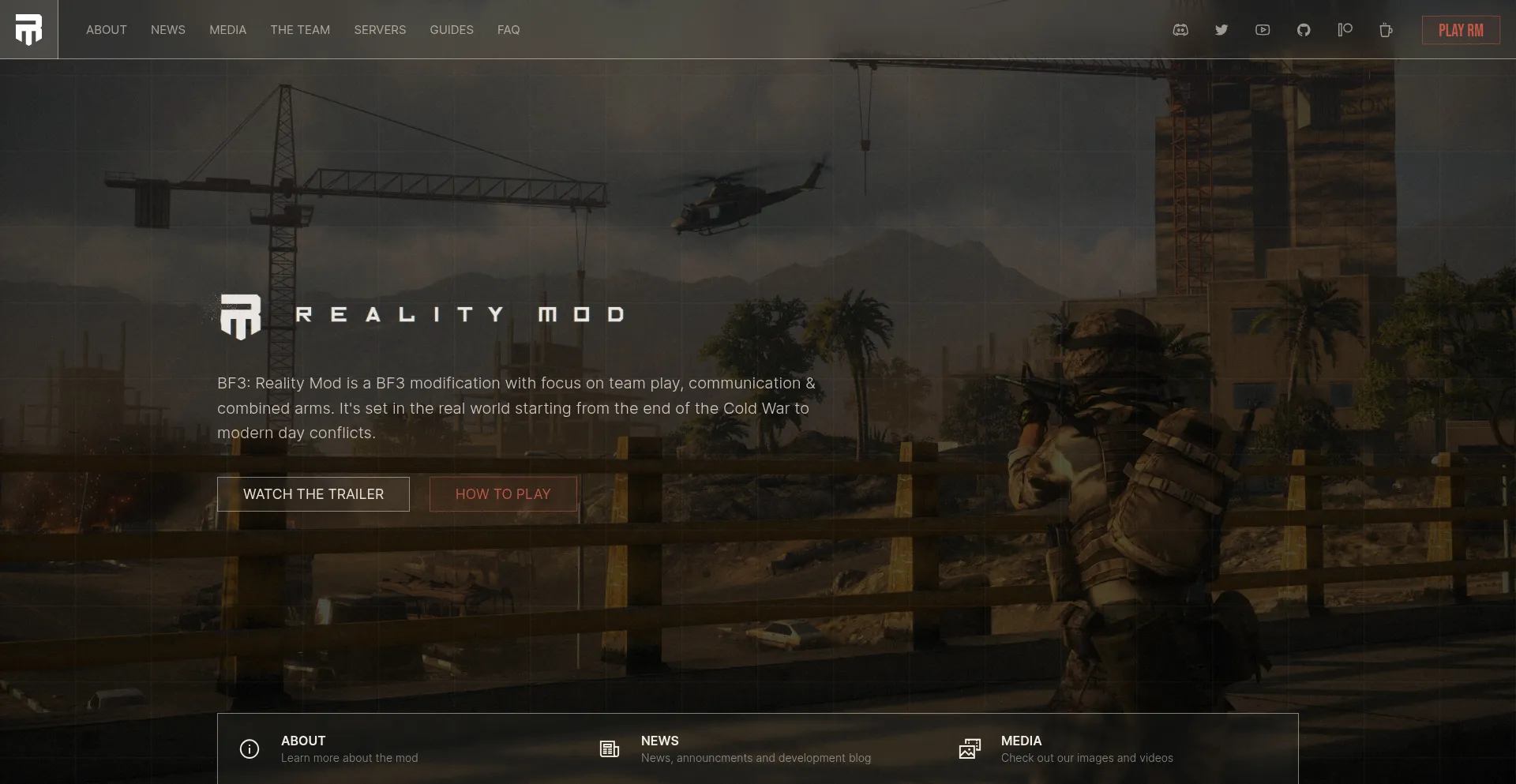Click the coffee cup donation icon
Viewport: 1516px width, 784px height.
[x=1386, y=30]
